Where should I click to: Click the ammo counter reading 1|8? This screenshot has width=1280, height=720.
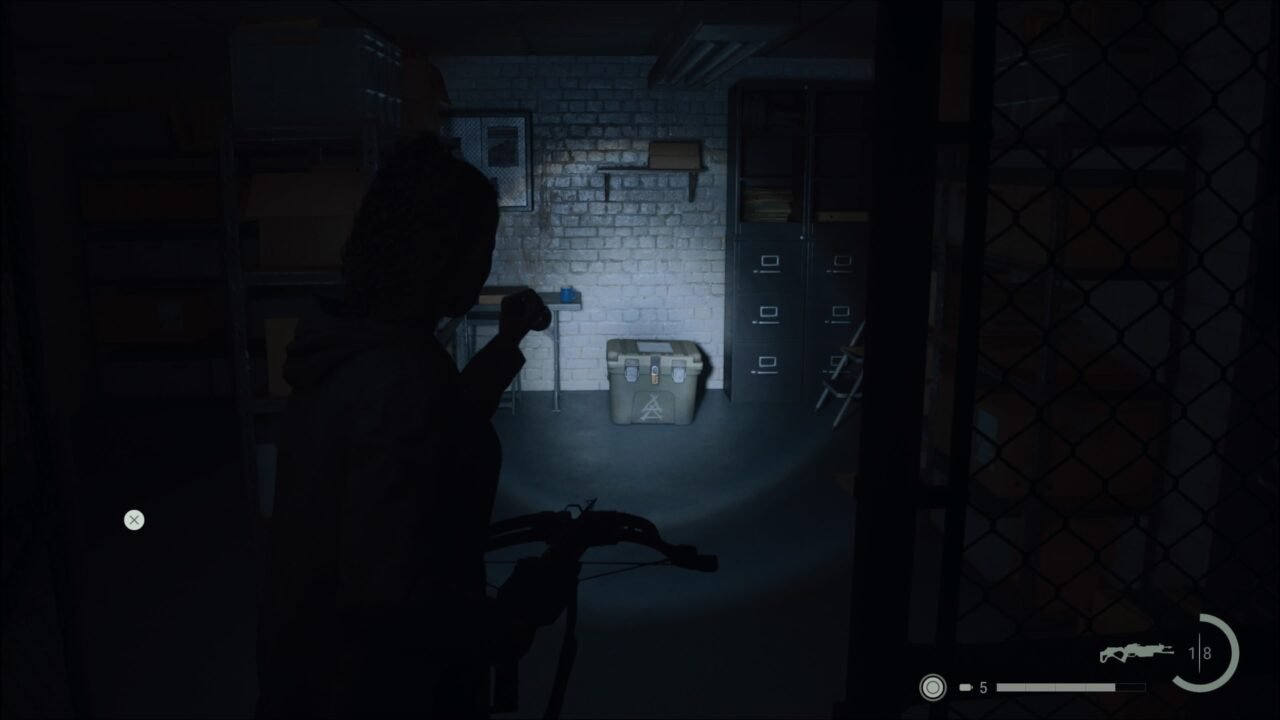(x=1198, y=654)
